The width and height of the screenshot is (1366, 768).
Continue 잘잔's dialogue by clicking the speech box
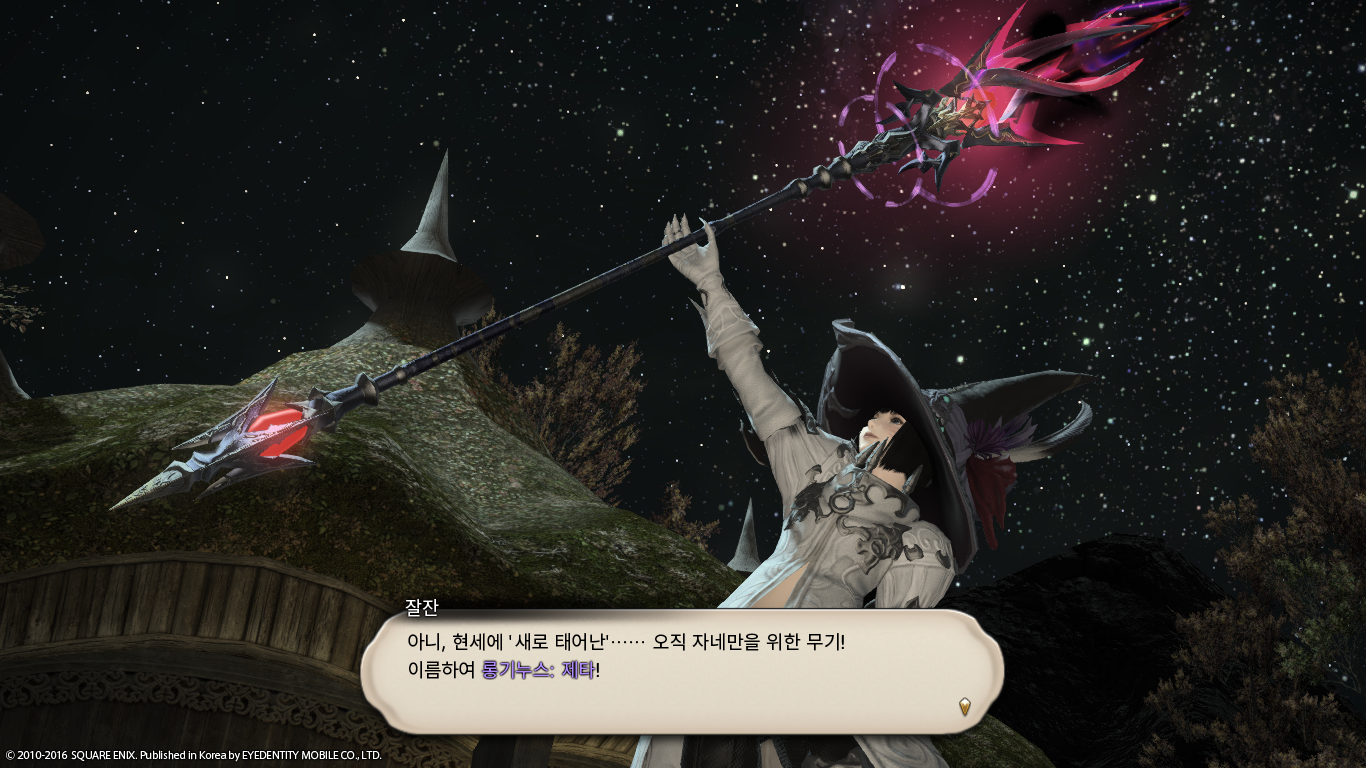click(680, 670)
